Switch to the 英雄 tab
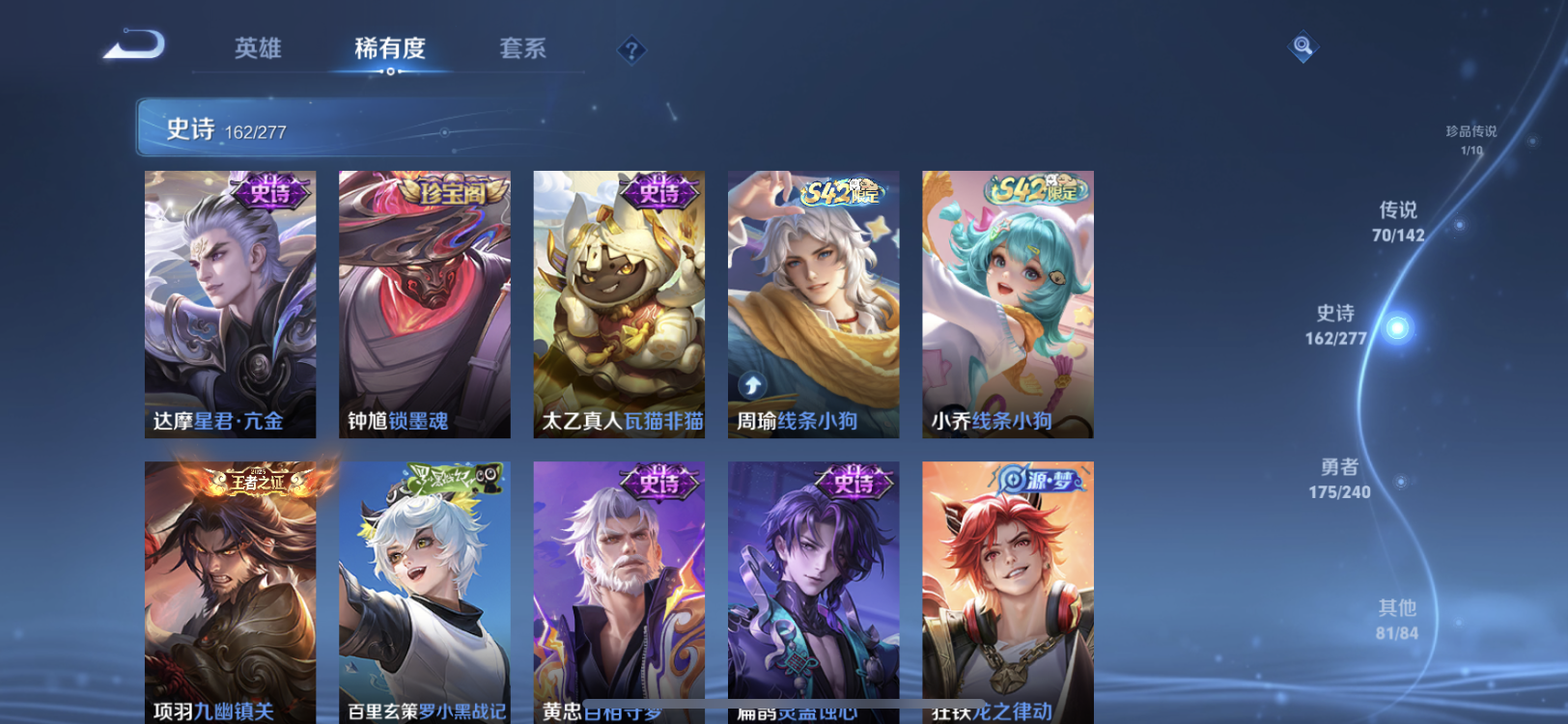The height and width of the screenshot is (724, 1568). [257, 49]
